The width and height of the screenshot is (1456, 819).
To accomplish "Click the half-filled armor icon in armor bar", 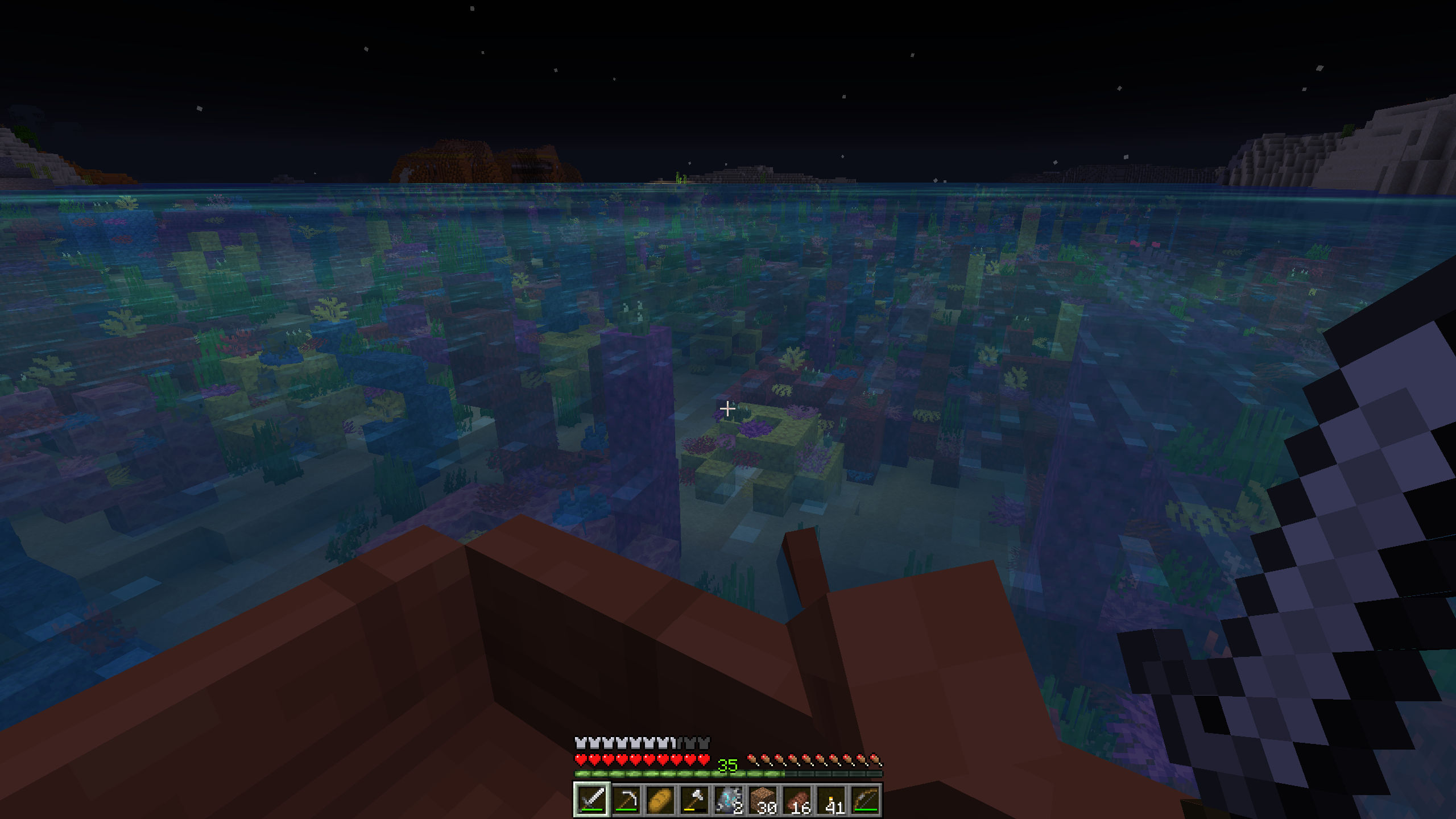I will click(675, 744).
